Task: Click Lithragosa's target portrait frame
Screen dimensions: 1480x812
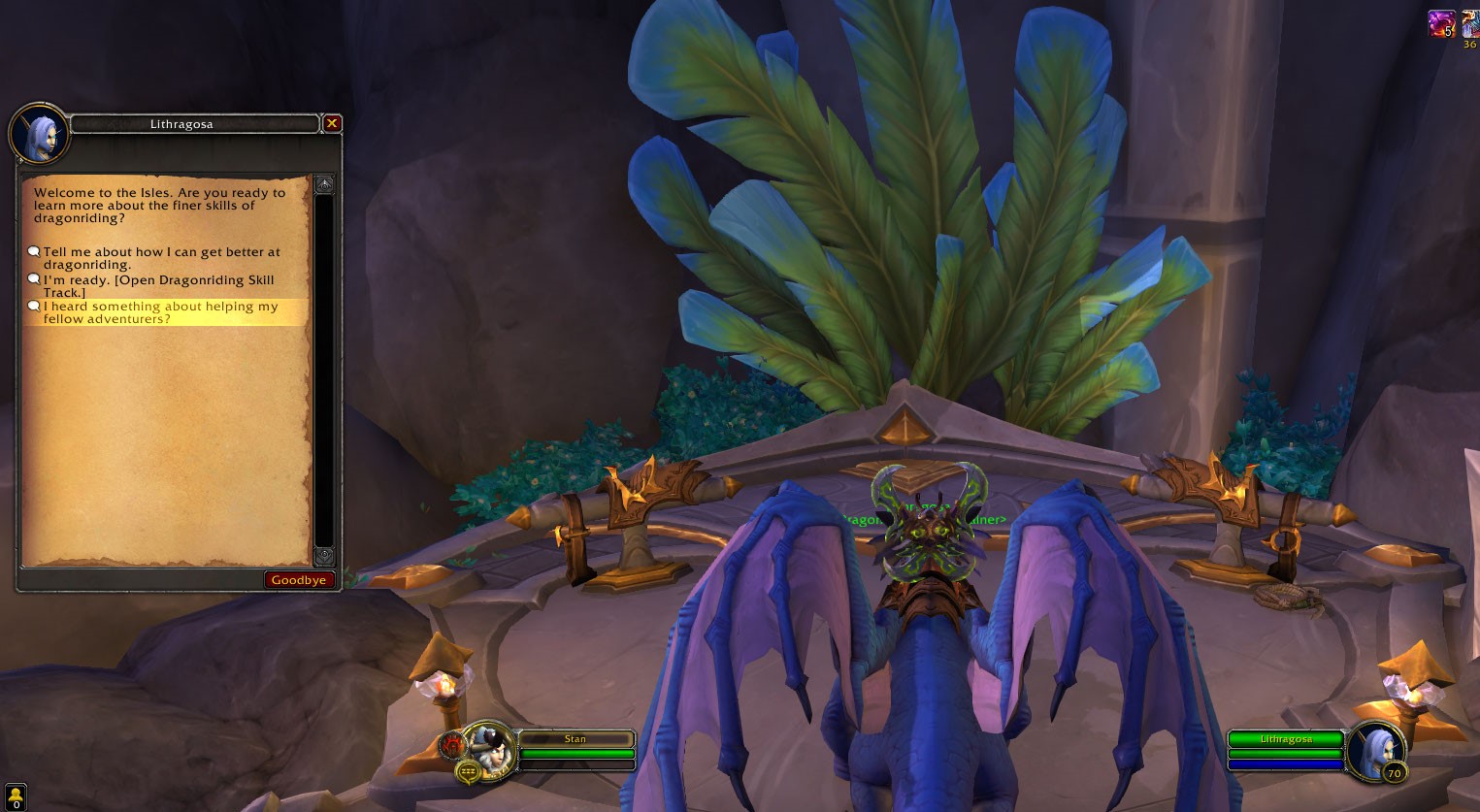Action: pyautogui.click(x=1373, y=749)
